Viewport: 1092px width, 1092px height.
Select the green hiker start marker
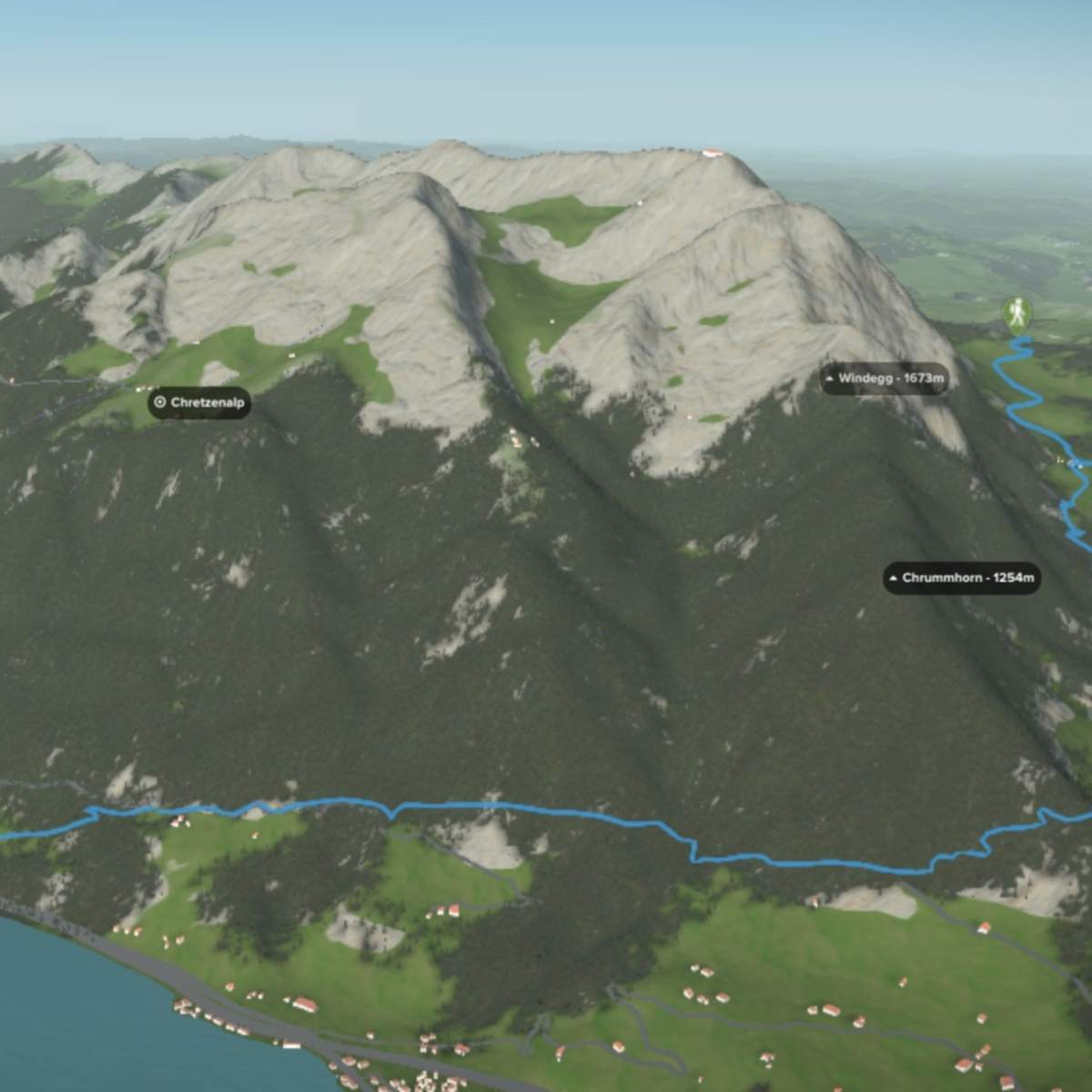click(x=1018, y=314)
